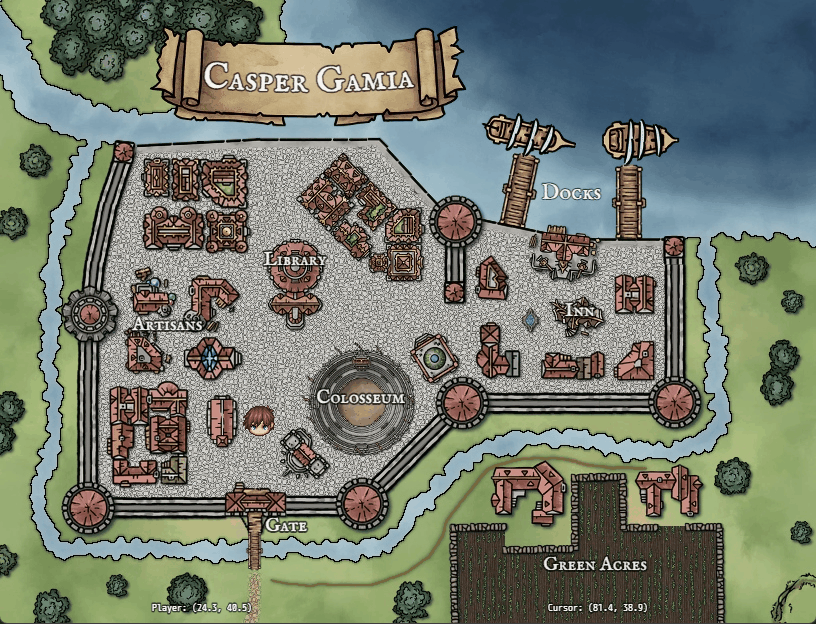
Task: Go to the Docks location label
Action: point(571,192)
